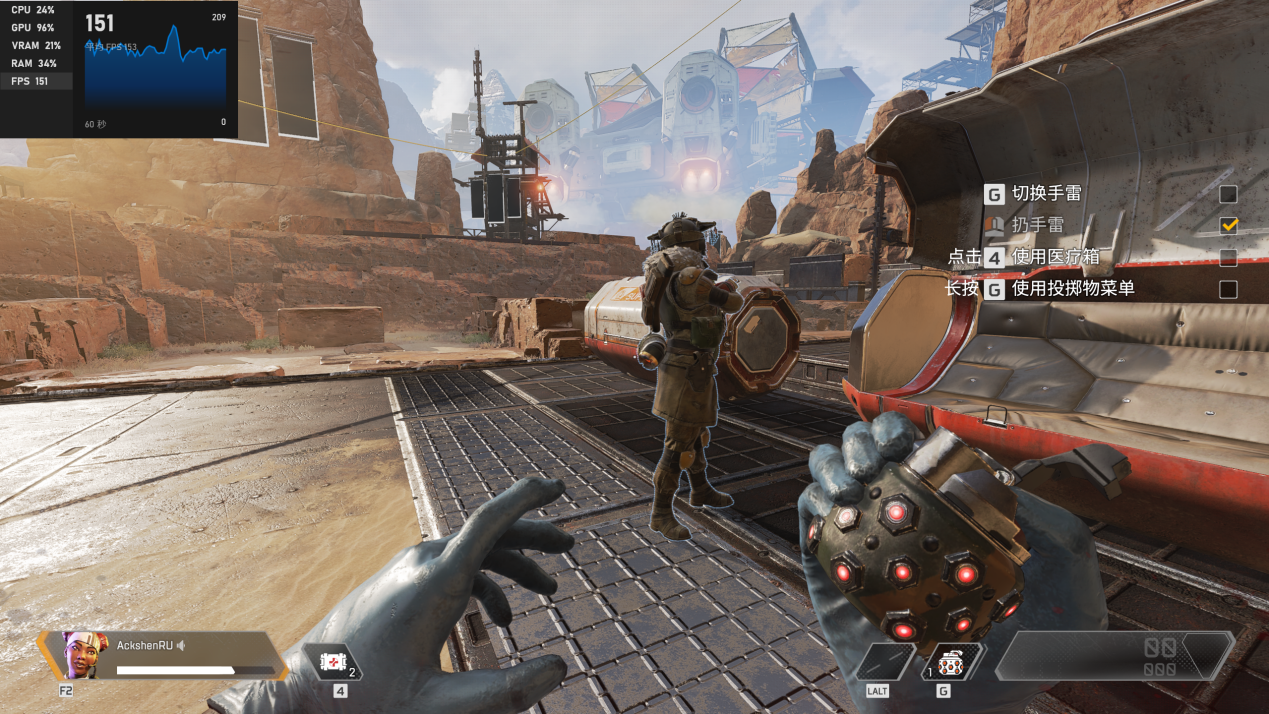
Task: Switch the overlay graph to GPU usage
Action: click(34, 28)
